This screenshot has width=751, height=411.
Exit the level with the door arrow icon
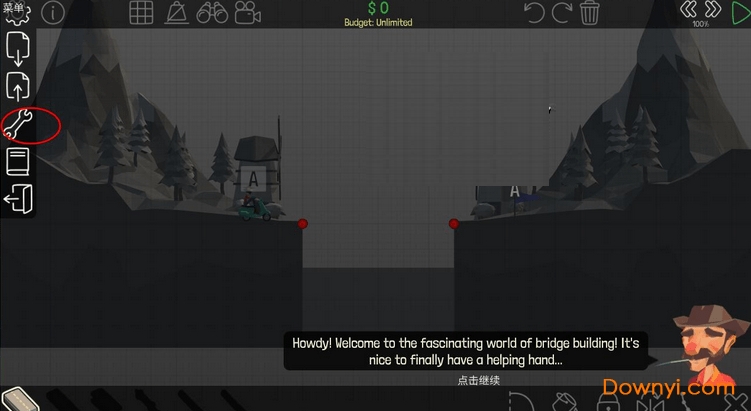[18, 198]
